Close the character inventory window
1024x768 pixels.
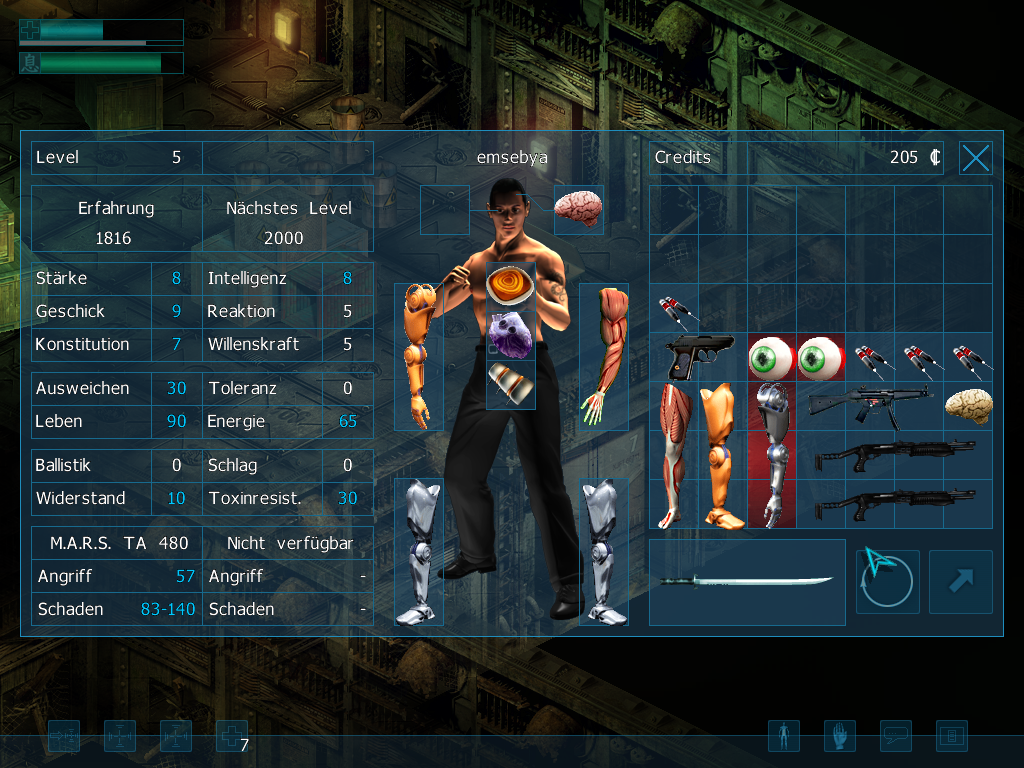tap(975, 158)
